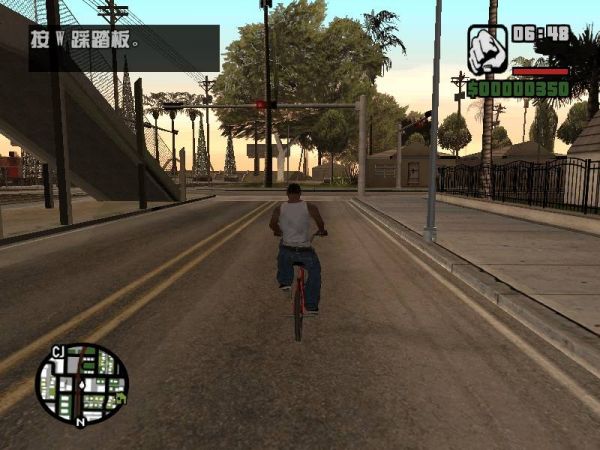600x450 pixels.
Task: Open the circular radar minimap
Action: 82,384
